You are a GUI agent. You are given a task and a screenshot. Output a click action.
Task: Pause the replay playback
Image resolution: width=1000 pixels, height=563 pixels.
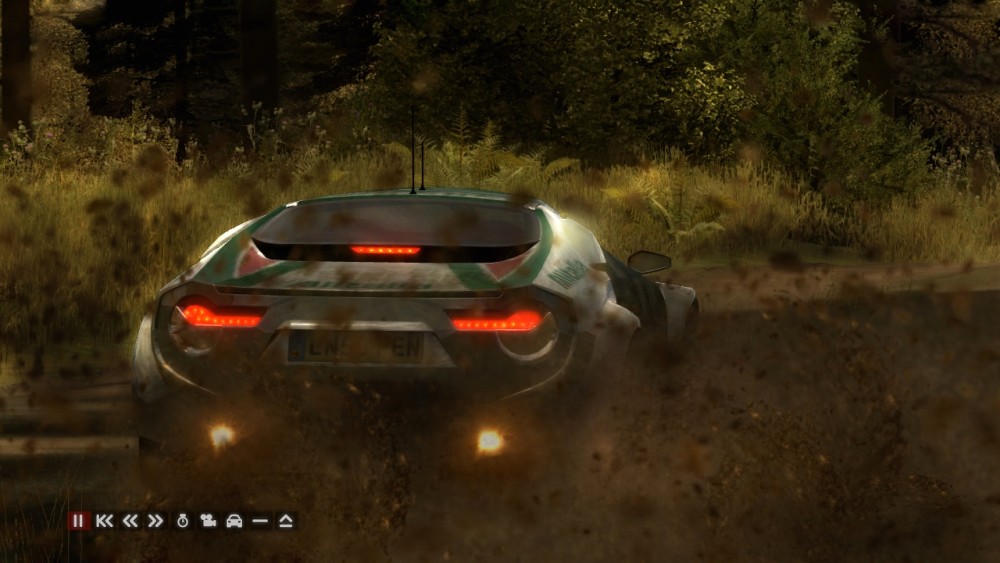78,521
